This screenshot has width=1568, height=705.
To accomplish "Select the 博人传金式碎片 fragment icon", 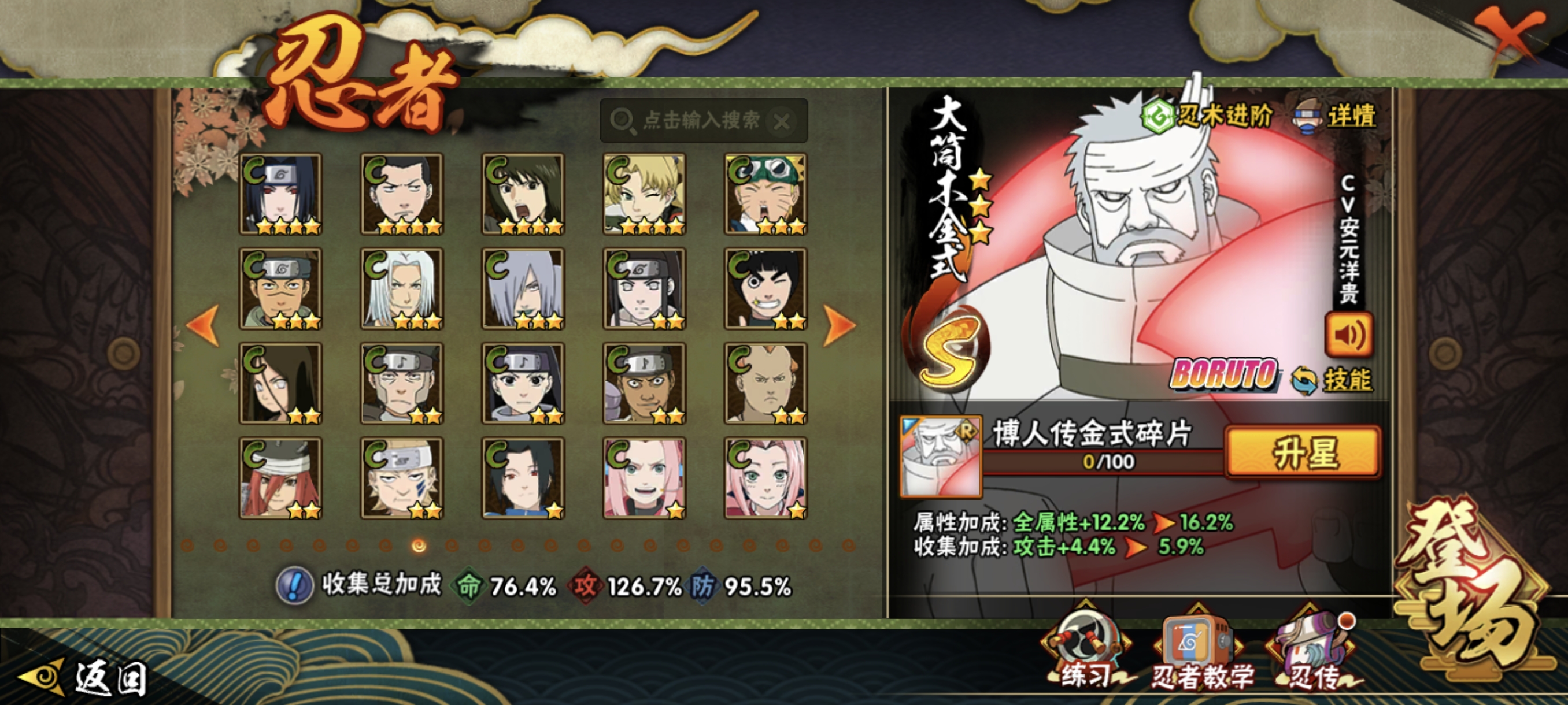I will 941,456.
